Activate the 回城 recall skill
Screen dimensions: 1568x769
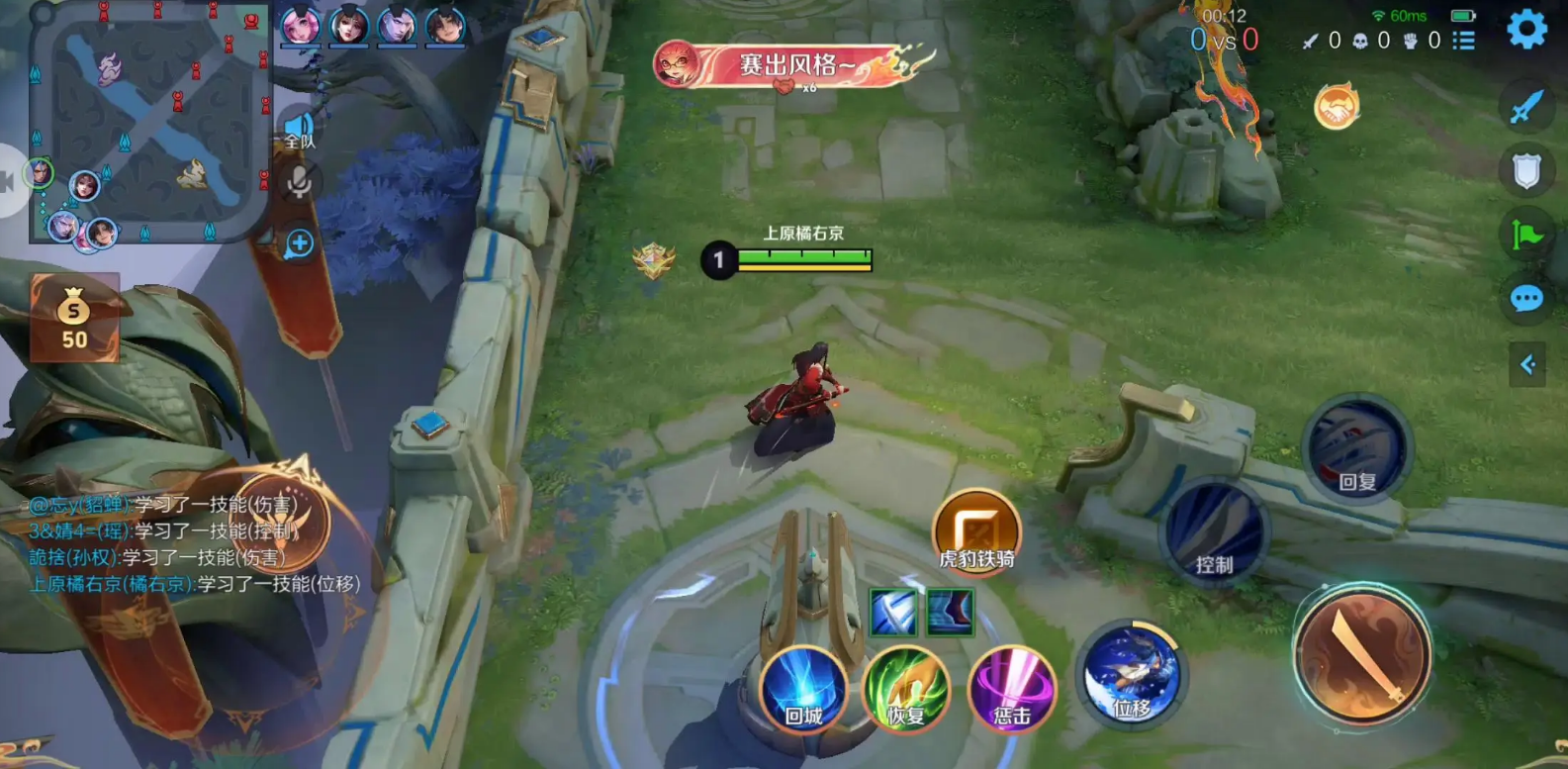pyautogui.click(x=802, y=689)
